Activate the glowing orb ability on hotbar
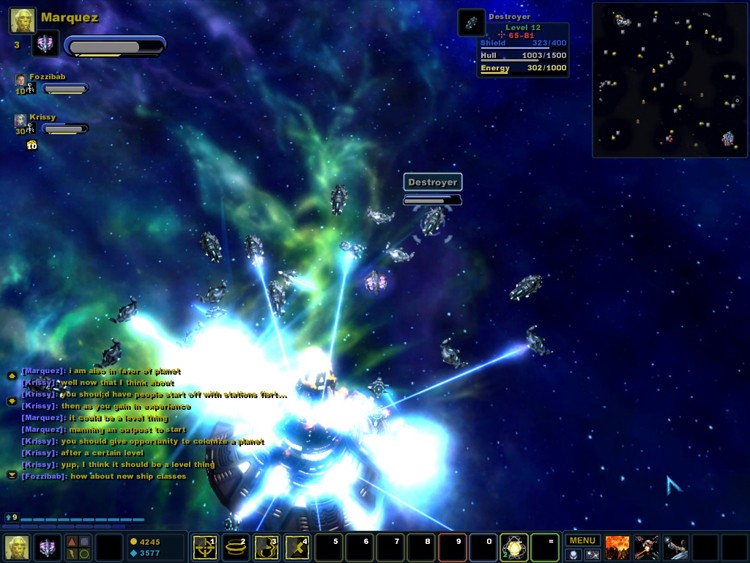This screenshot has width=750, height=563. tap(514, 547)
